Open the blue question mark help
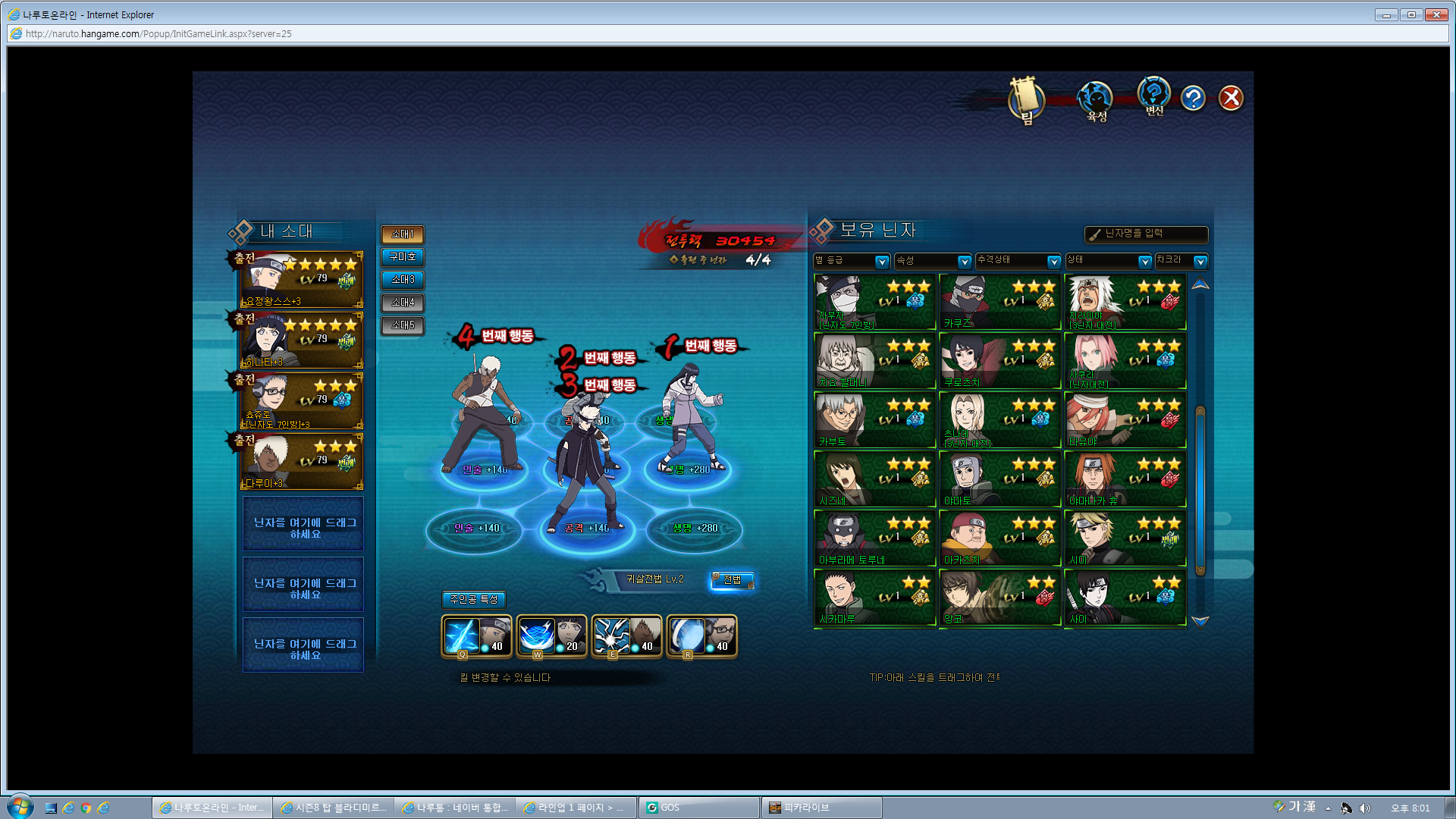 (x=1193, y=98)
